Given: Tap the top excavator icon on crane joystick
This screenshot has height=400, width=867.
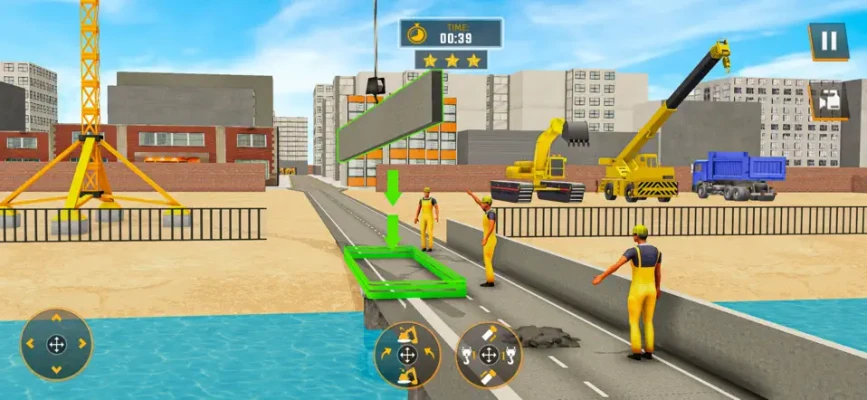Looking at the screenshot, I should 407,333.
